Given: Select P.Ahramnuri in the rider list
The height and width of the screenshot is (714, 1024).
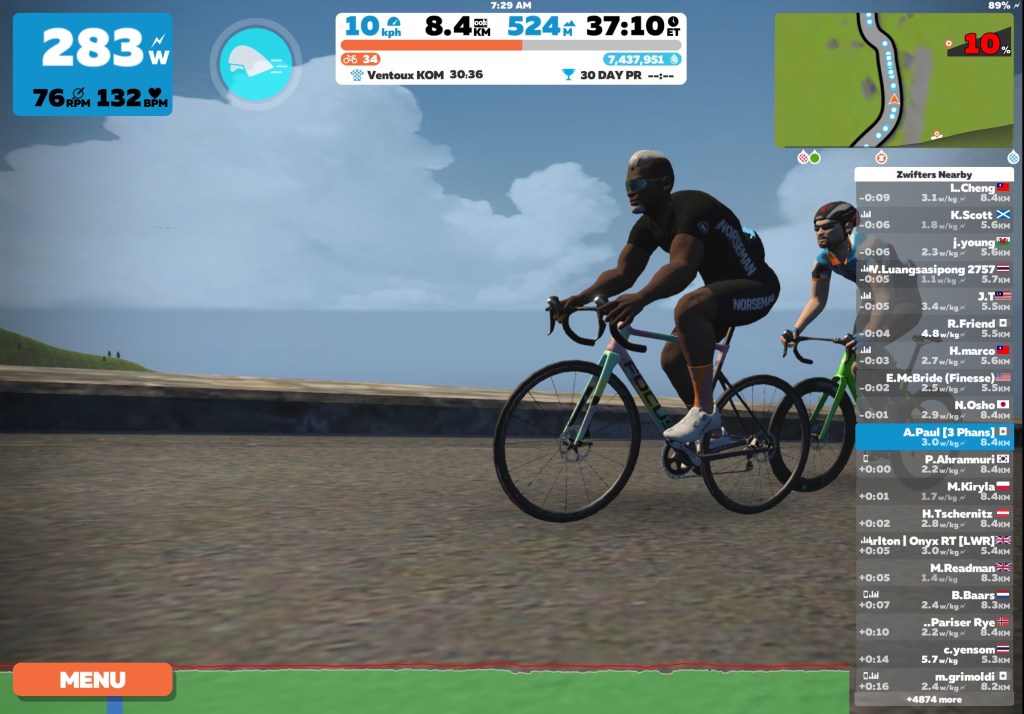Looking at the screenshot, I should click(933, 464).
